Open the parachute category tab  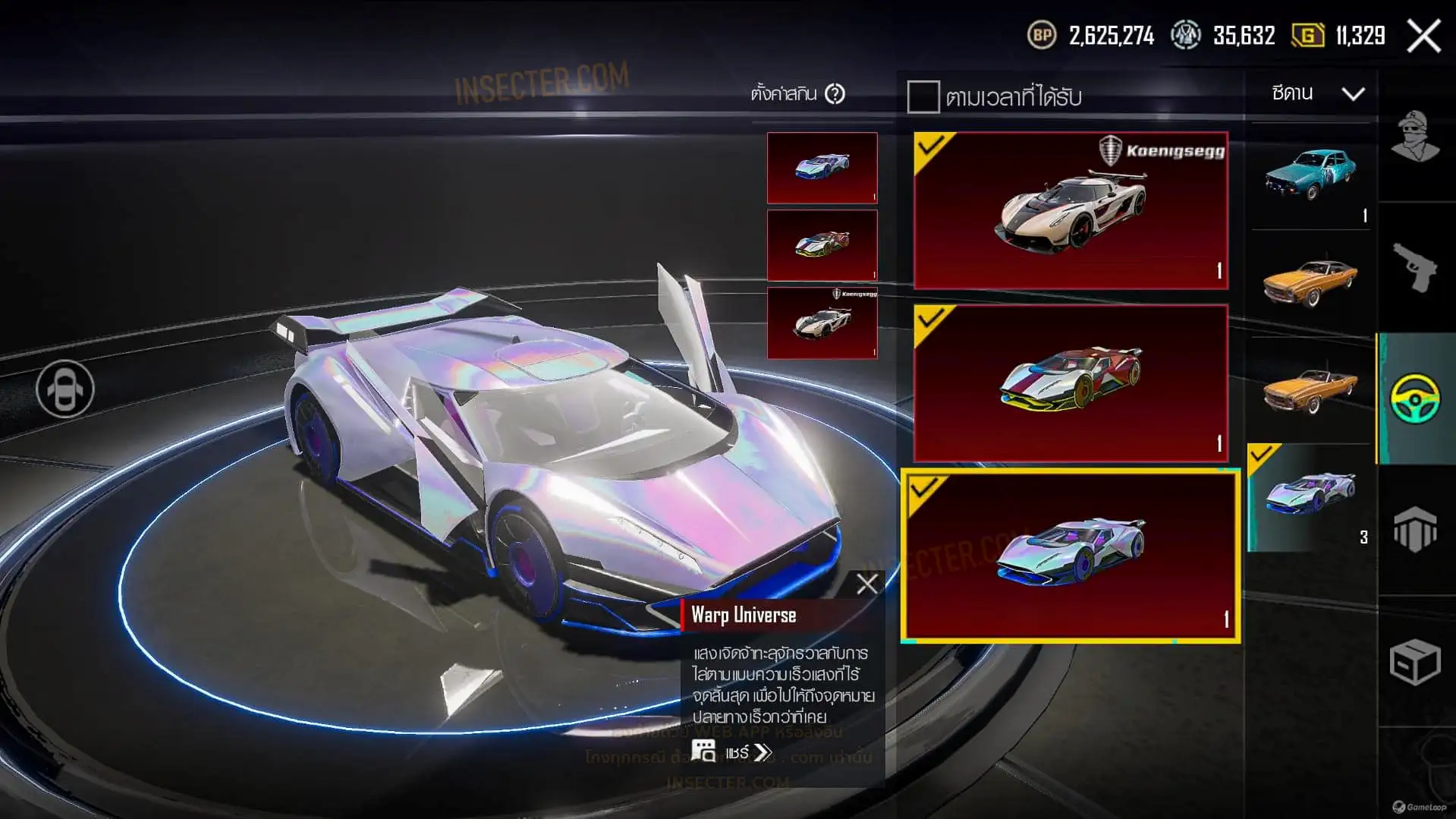[x=1415, y=529]
